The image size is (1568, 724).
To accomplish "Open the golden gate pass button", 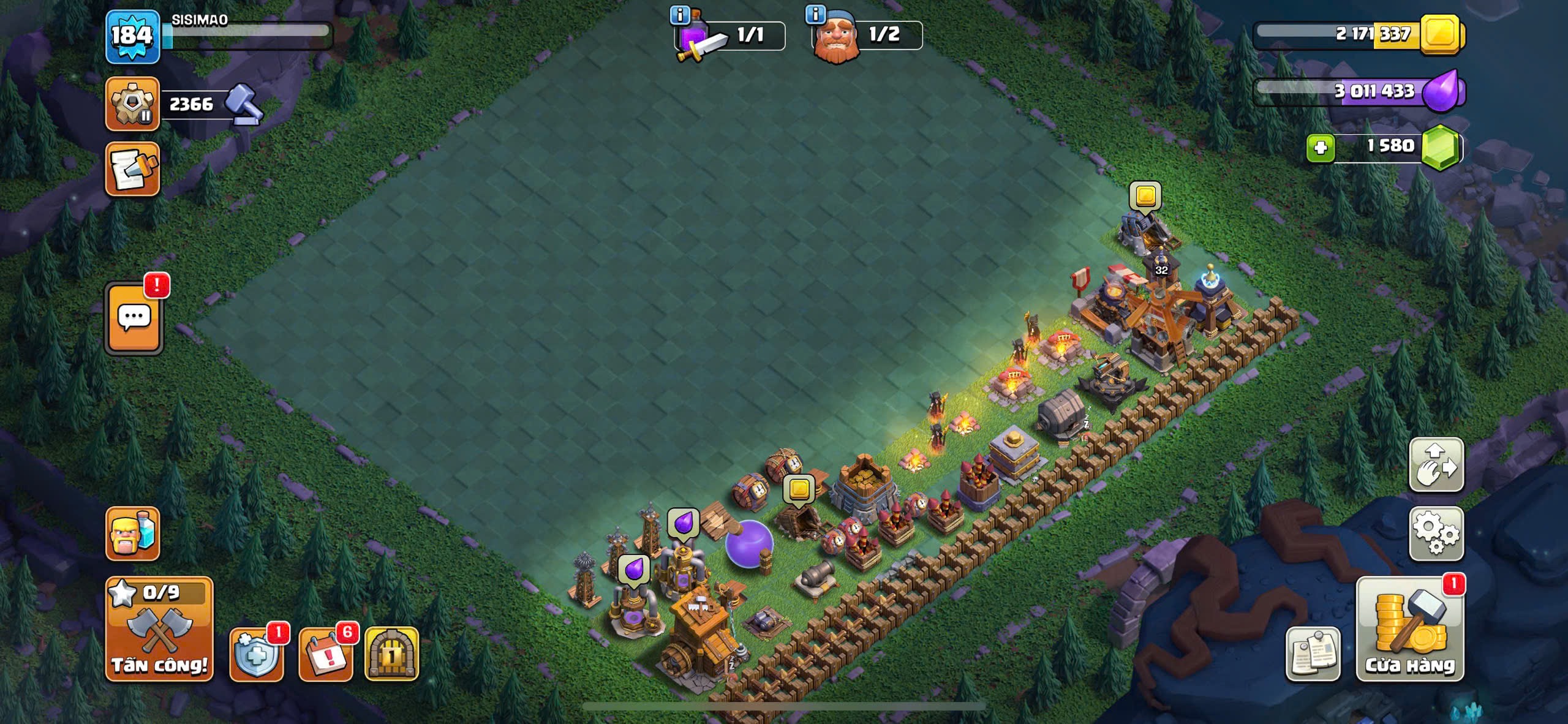I will [392, 654].
